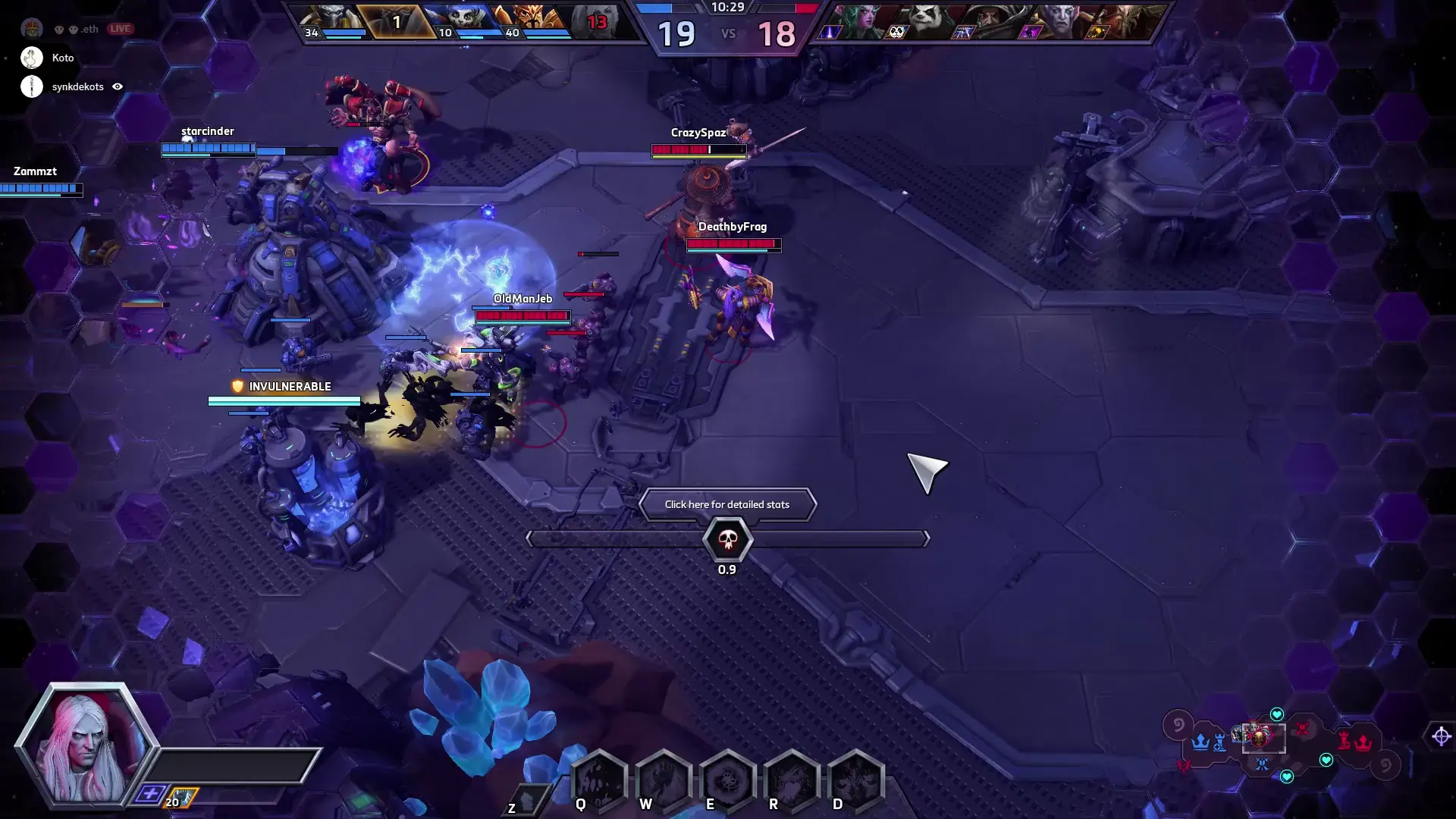Activate the D trait hexagon
This screenshot has width=1456, height=819.
click(855, 780)
